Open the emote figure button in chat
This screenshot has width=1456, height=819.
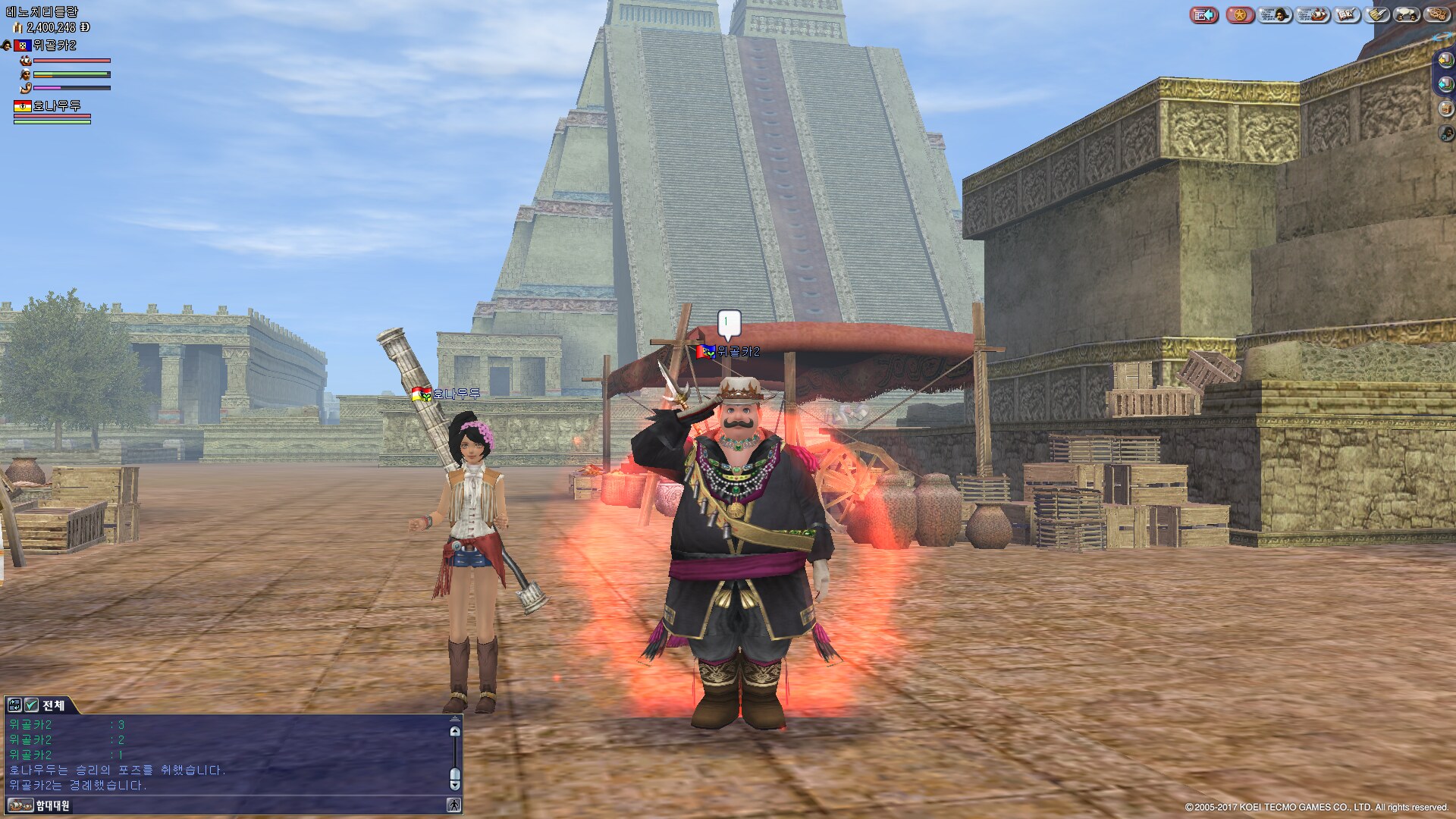[x=453, y=805]
